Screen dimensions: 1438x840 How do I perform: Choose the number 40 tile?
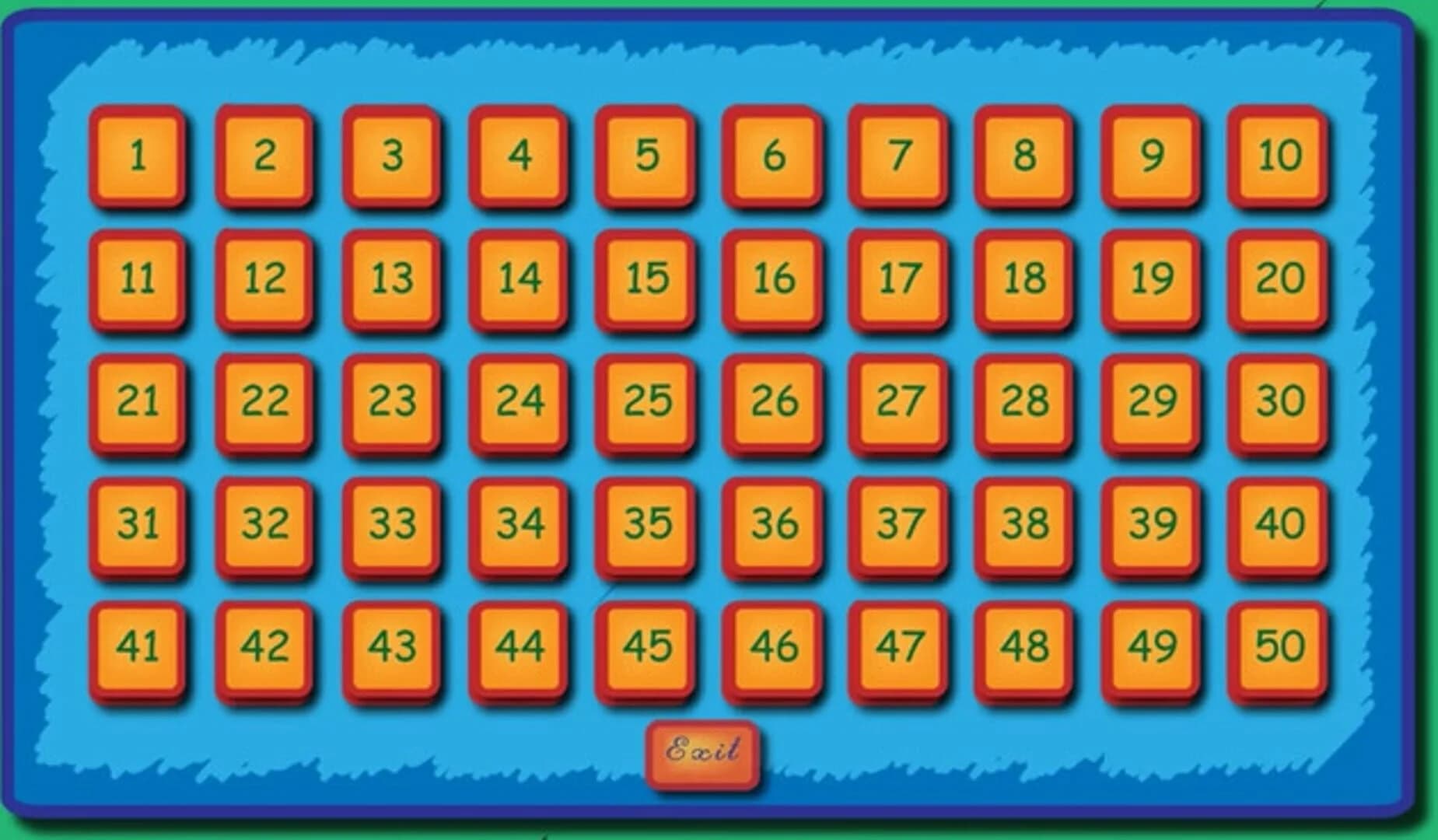click(1278, 522)
